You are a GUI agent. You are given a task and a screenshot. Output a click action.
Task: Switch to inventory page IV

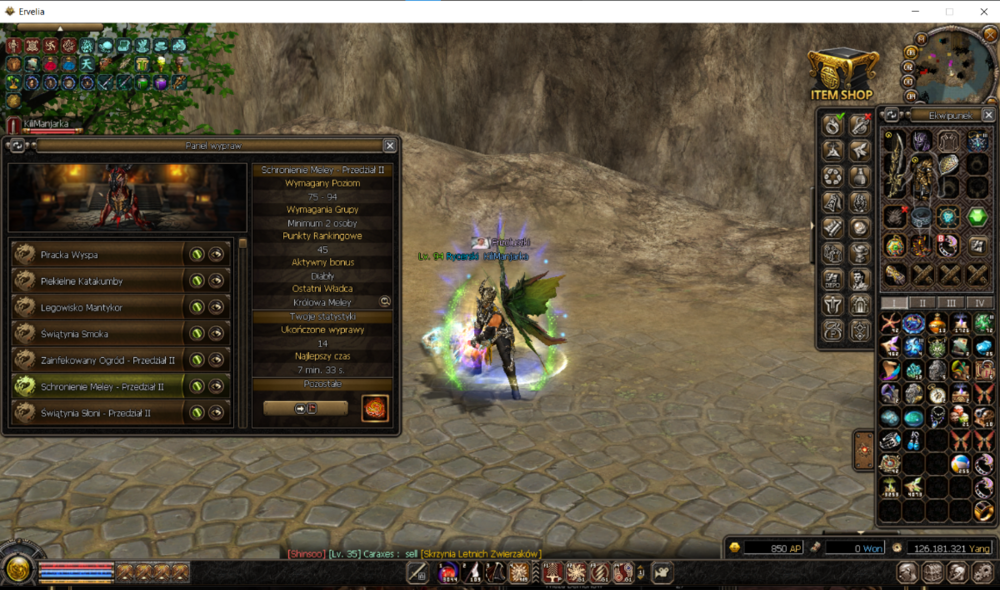click(979, 302)
